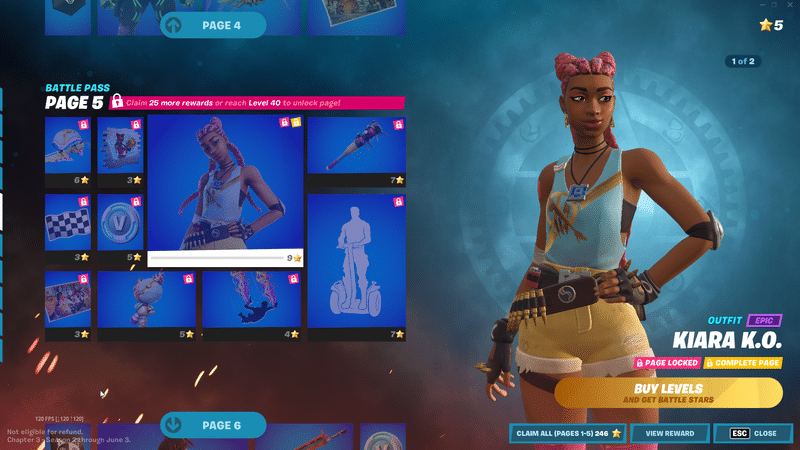800x450 pixels.
Task: Select the glider reward tile
Action: (x=68, y=150)
